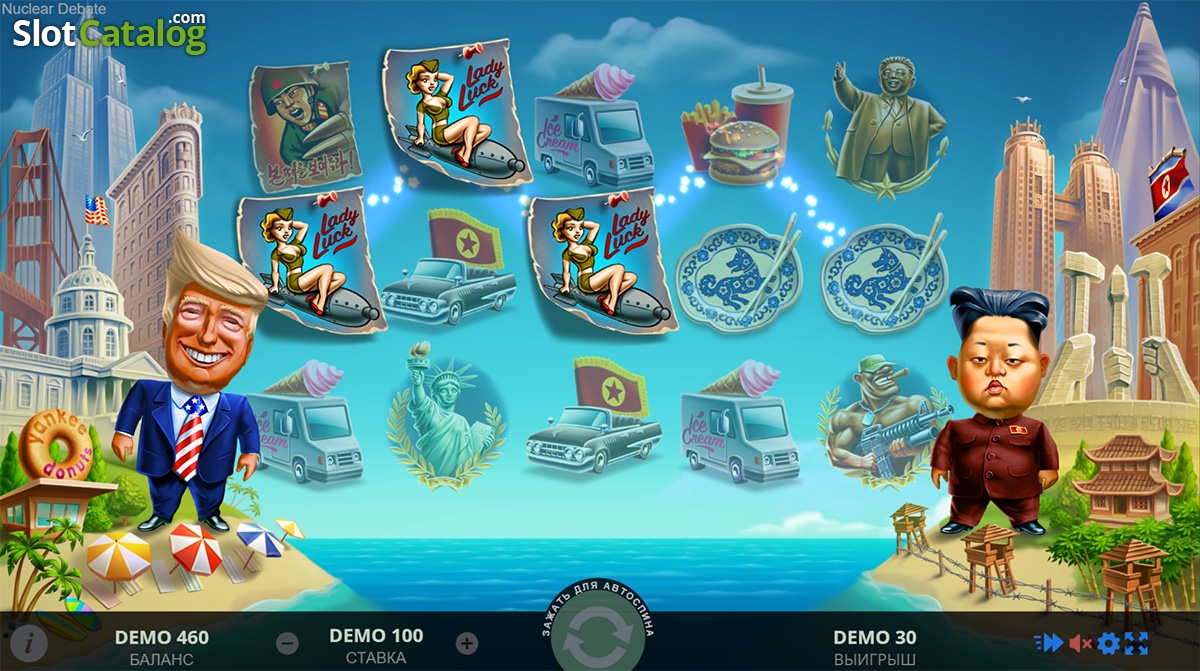Increase the bet with the plus button
This screenshot has height=671, width=1200.
[467, 643]
